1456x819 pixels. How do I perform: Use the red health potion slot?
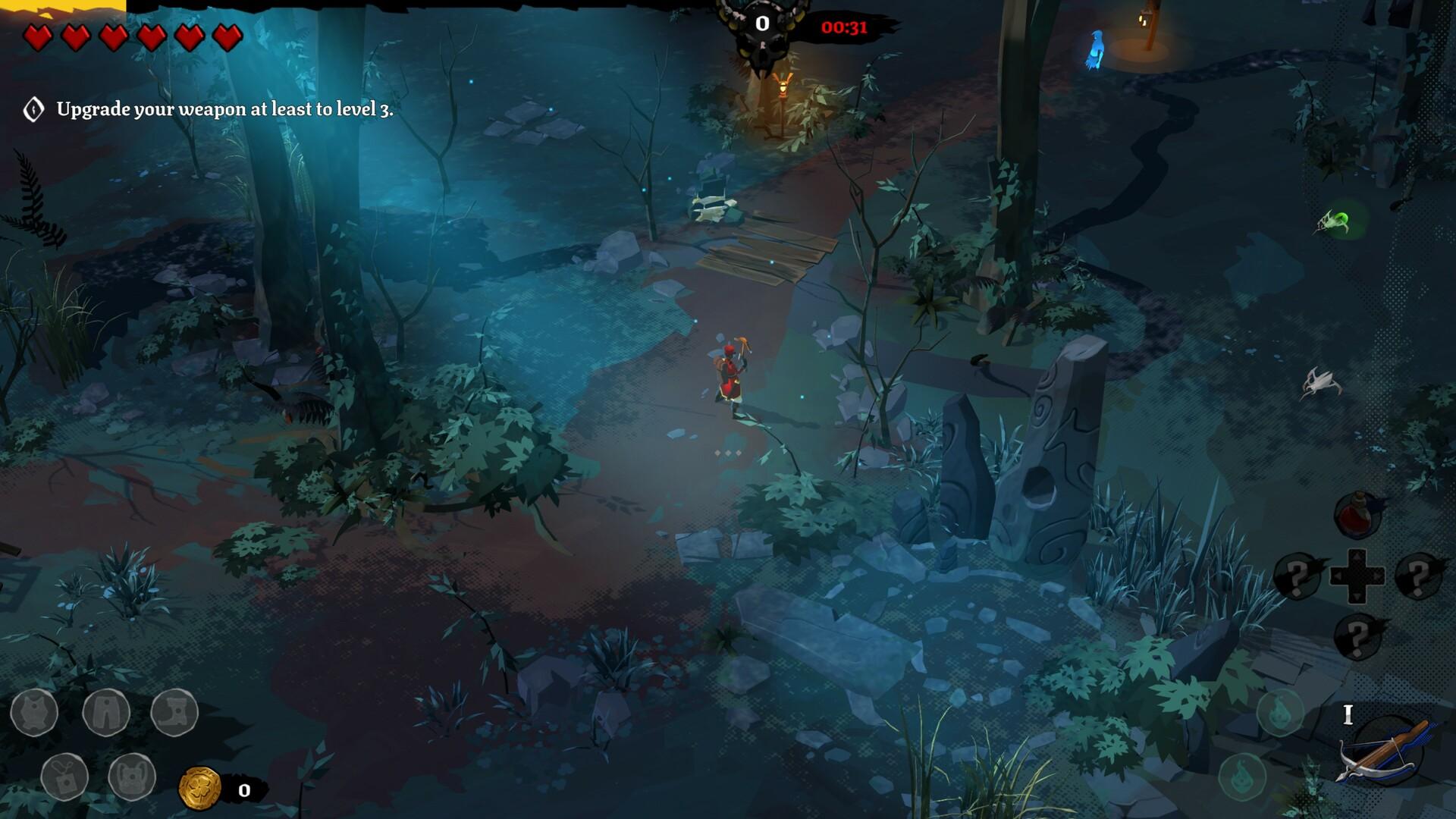point(1357,515)
